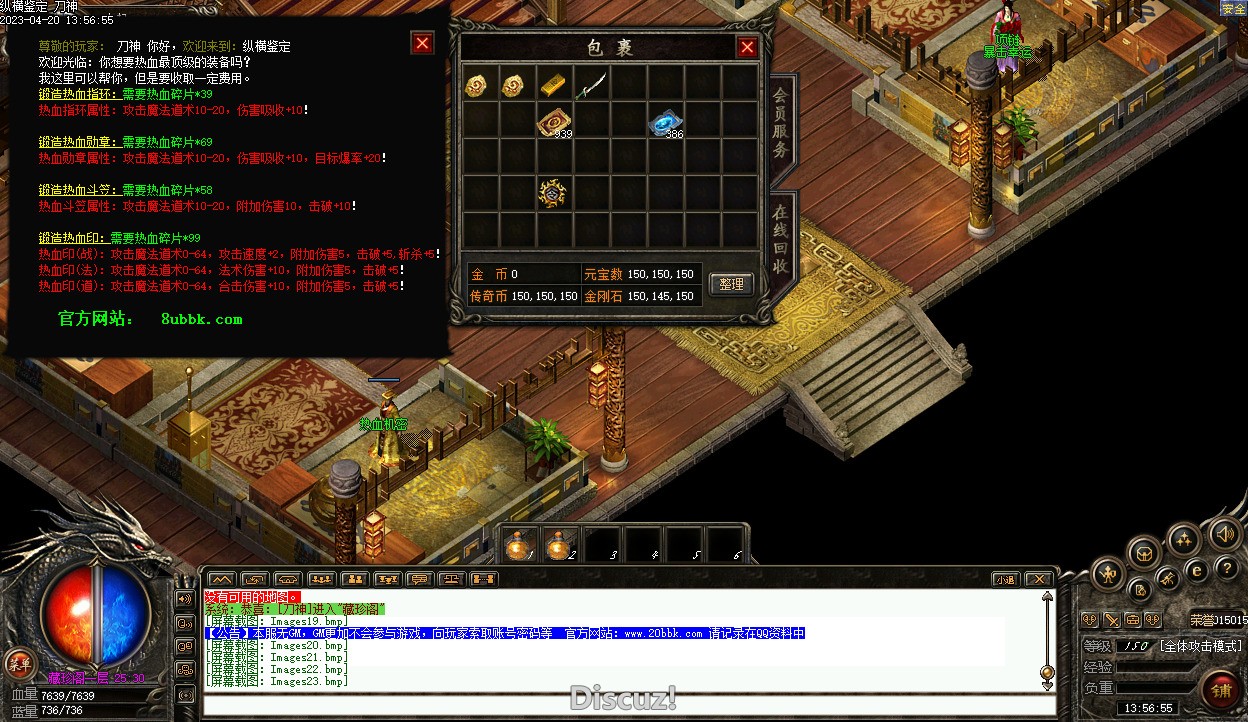Image resolution: width=1248 pixels, height=722 pixels.
Task: Open help with the question mark button
Action: 1228,568
